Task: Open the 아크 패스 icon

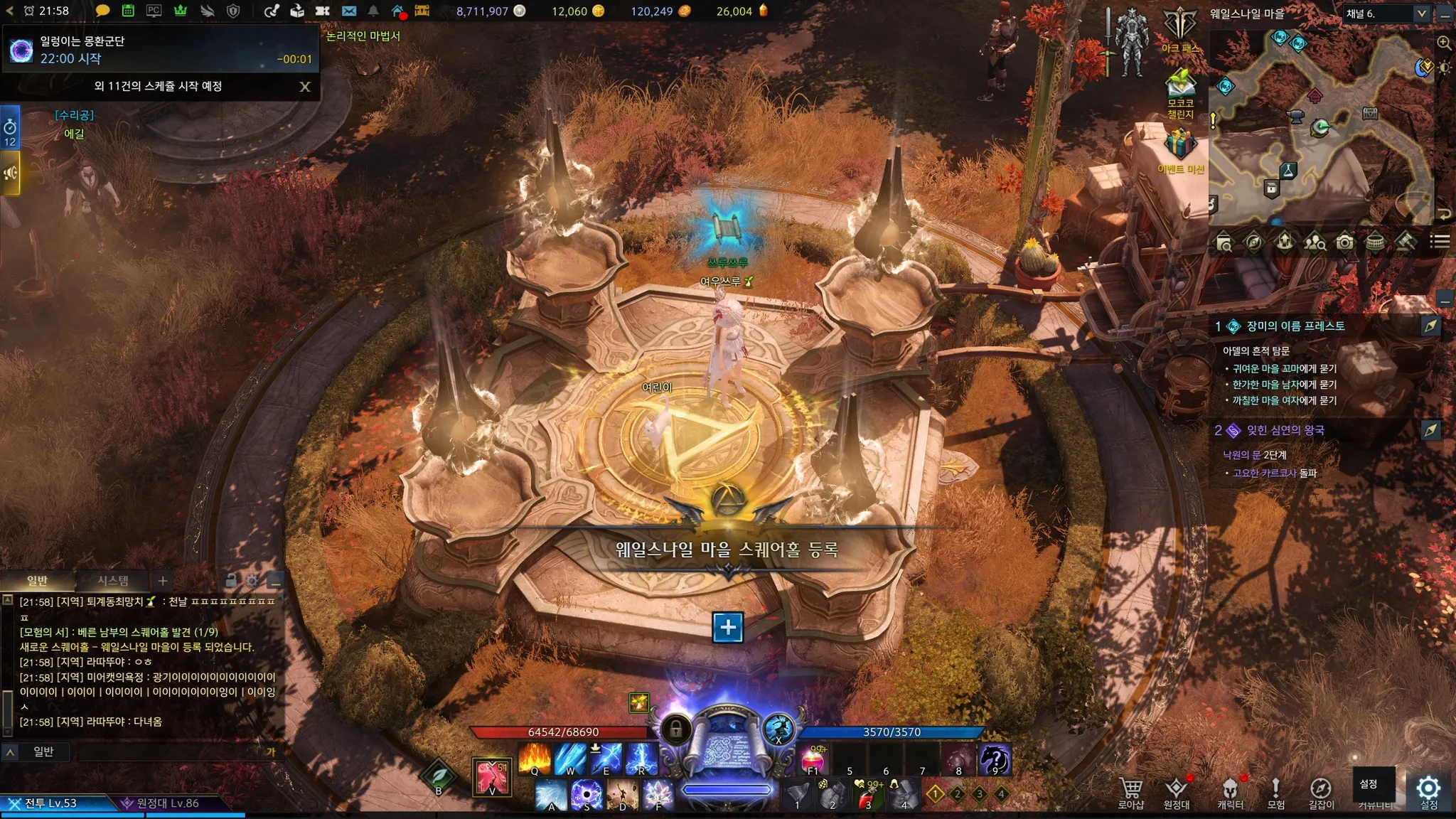Action: 1180,28
